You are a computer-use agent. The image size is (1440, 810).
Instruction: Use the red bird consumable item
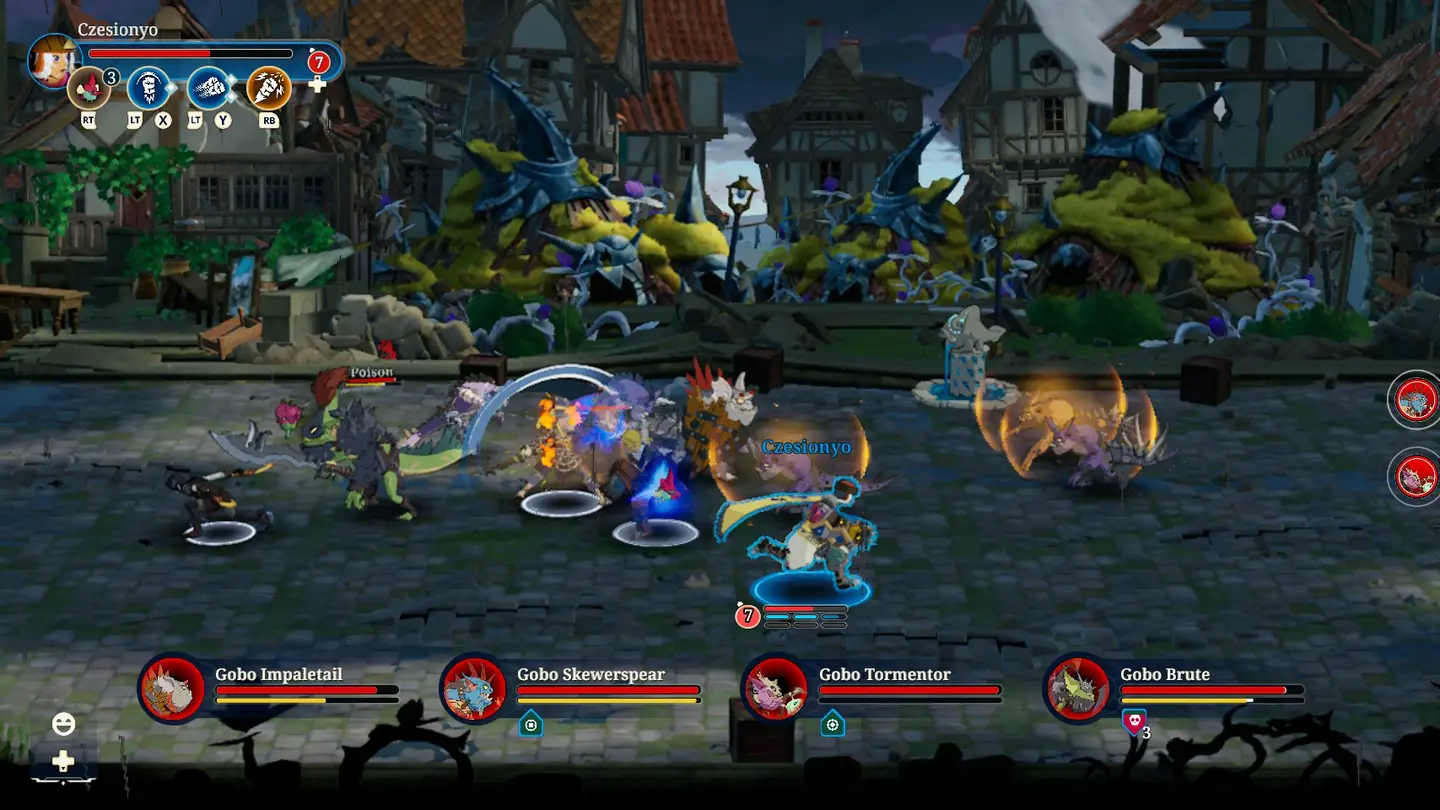tap(89, 89)
